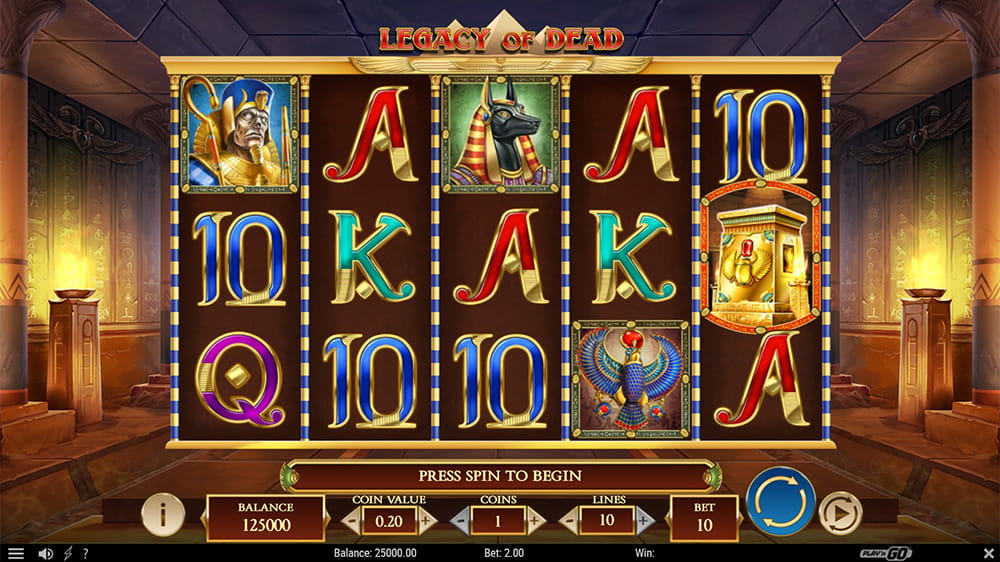Open the paytable info button
This screenshot has height=562, width=1000.
point(163,514)
